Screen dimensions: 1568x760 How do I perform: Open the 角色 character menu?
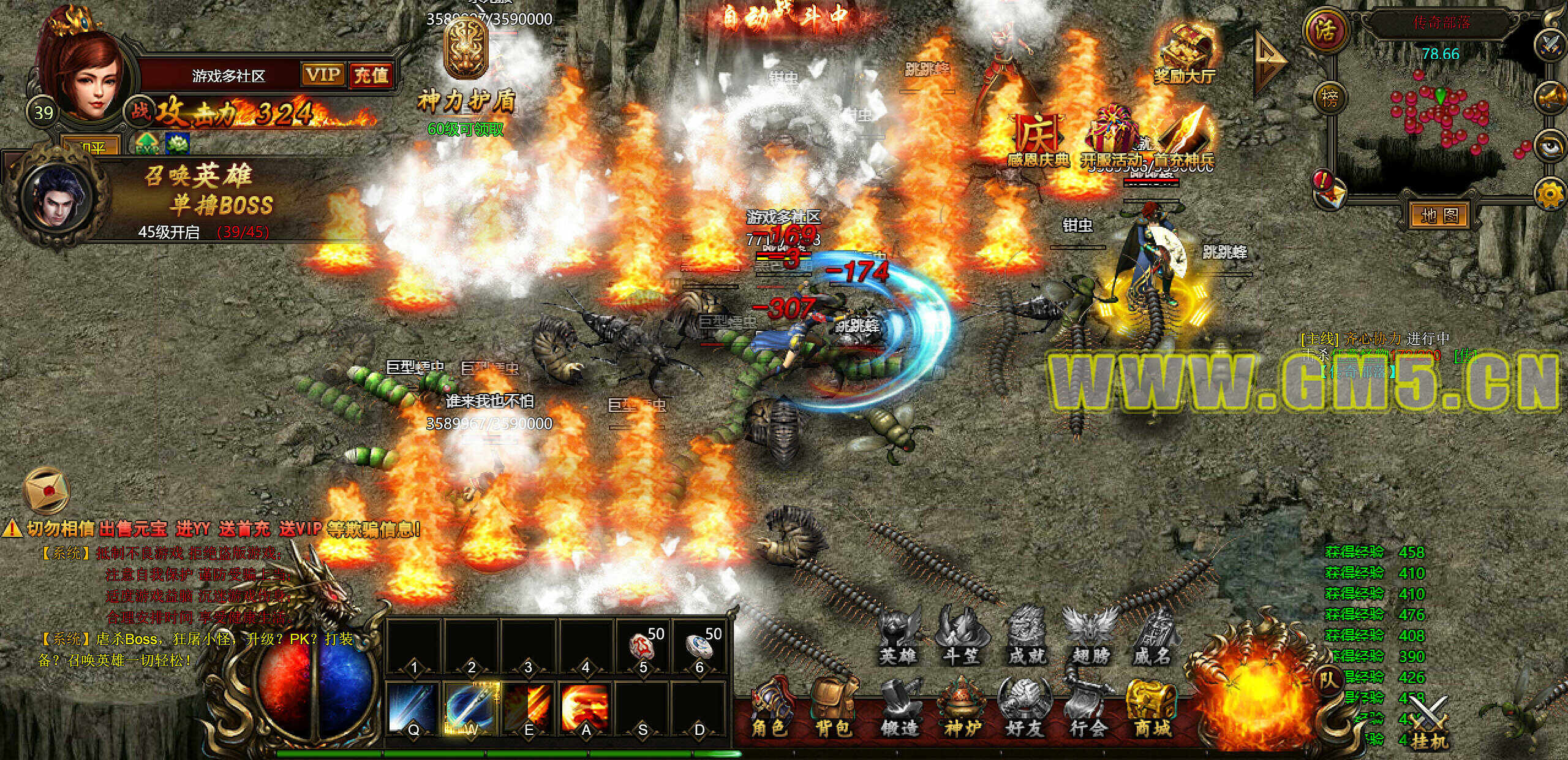[x=769, y=711]
